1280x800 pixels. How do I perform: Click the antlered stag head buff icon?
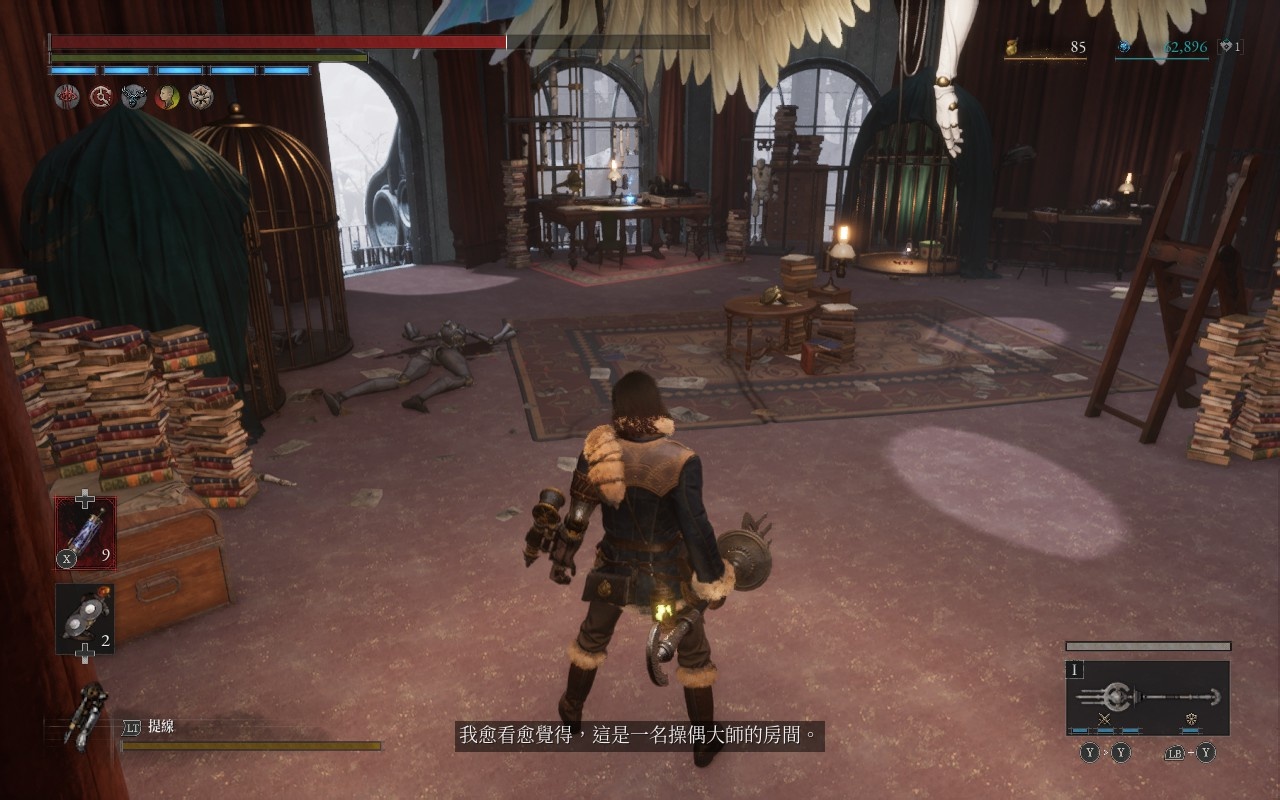point(134,96)
